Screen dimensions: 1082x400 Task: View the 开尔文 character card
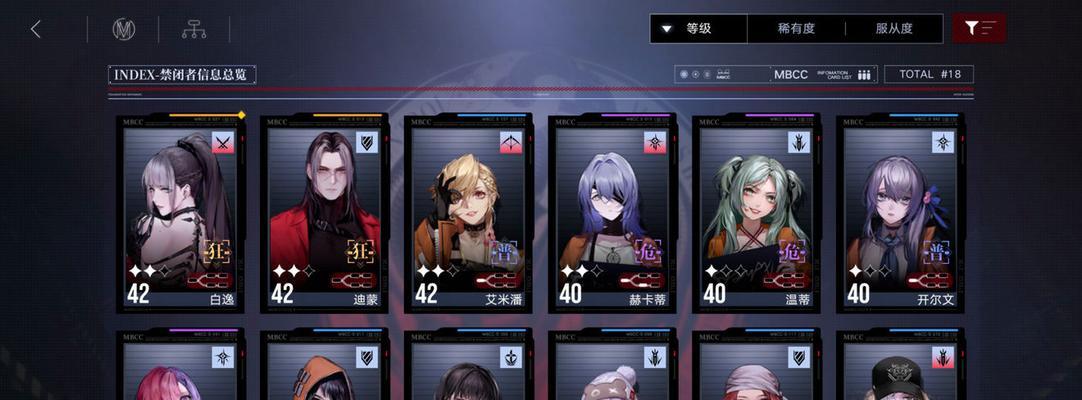901,214
